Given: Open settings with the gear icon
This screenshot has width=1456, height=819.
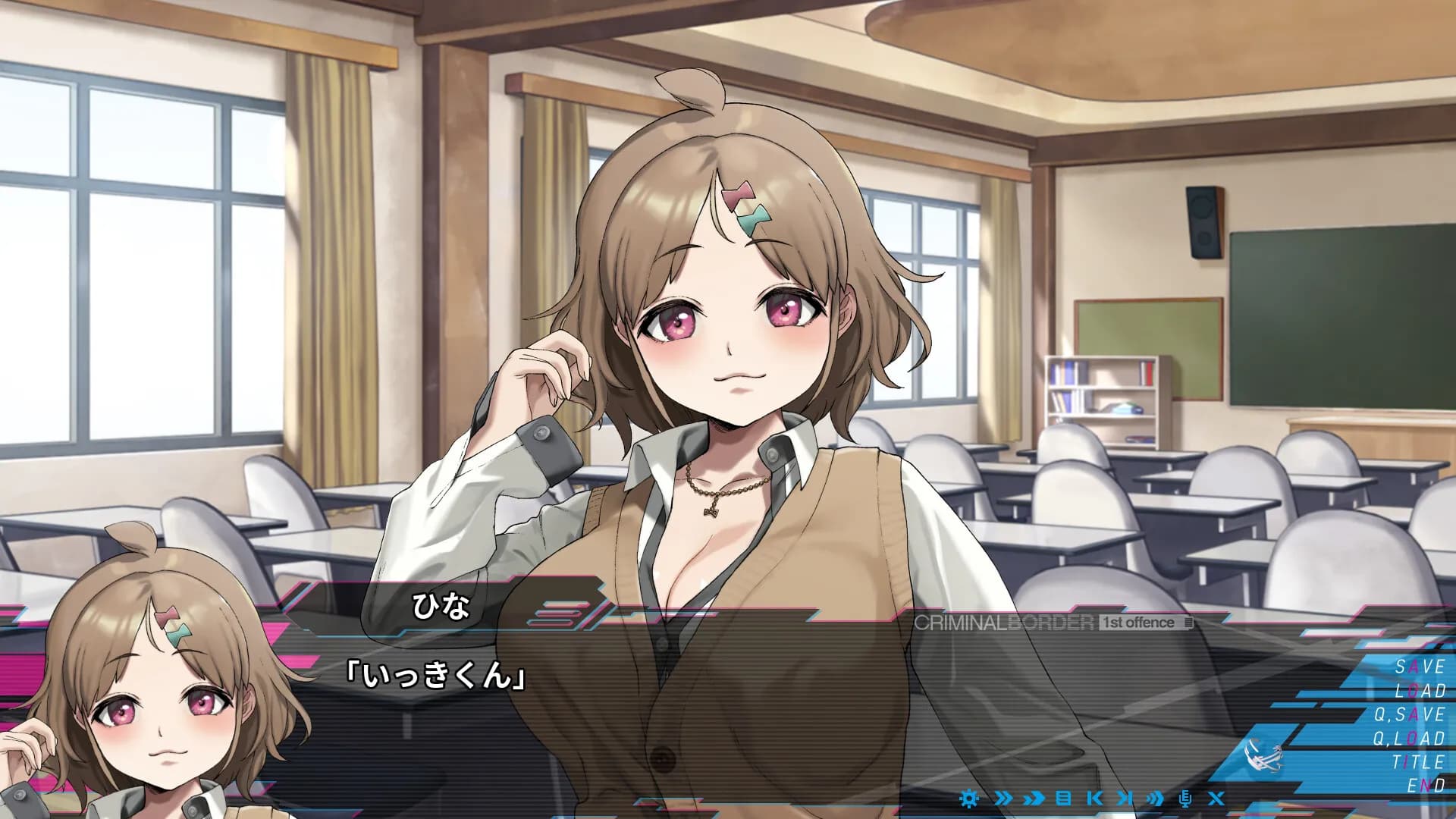Looking at the screenshot, I should [968, 798].
